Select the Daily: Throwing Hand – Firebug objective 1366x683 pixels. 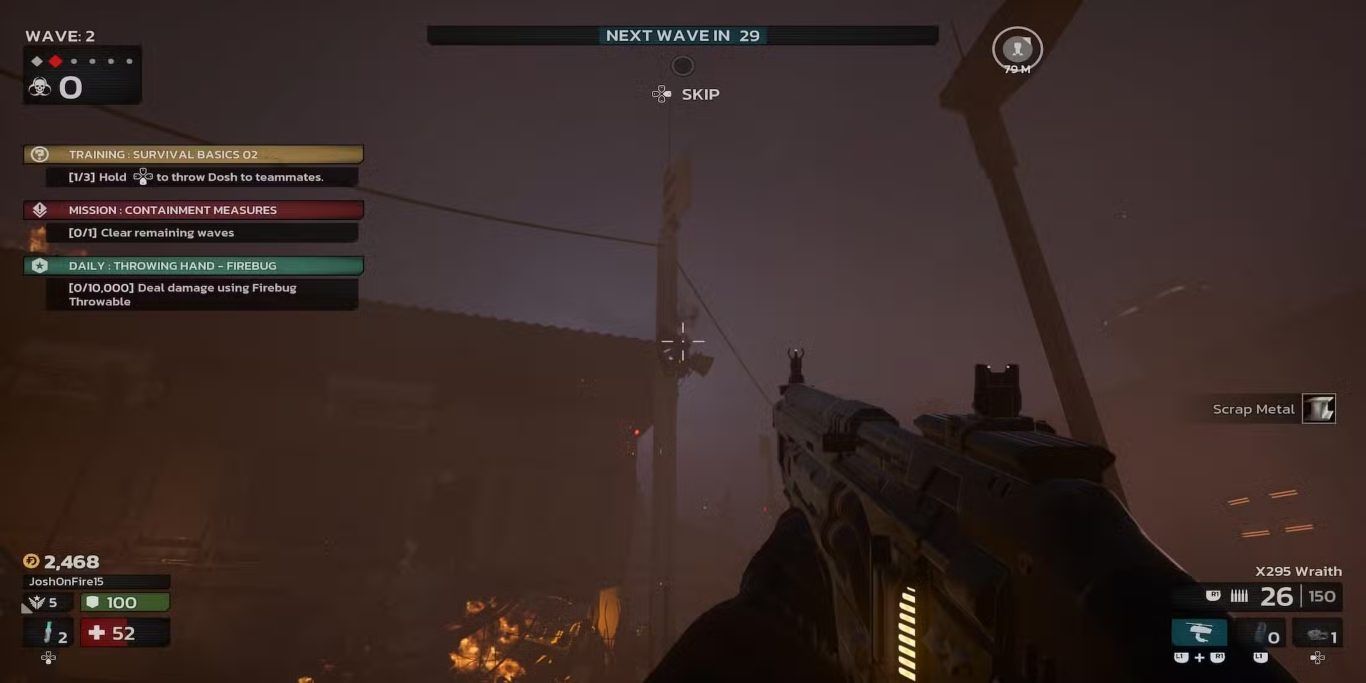pos(193,266)
